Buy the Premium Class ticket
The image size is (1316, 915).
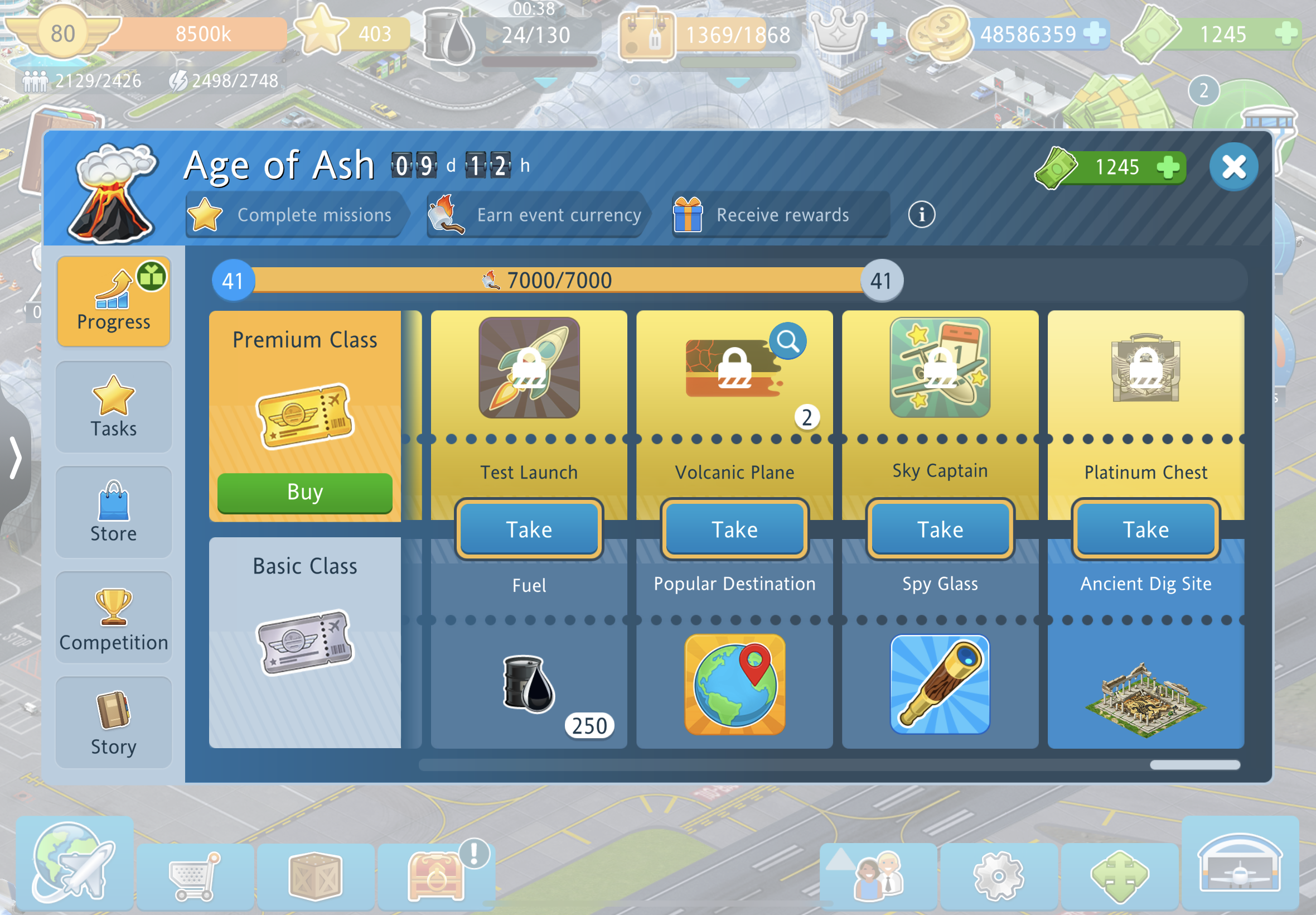pyautogui.click(x=305, y=493)
